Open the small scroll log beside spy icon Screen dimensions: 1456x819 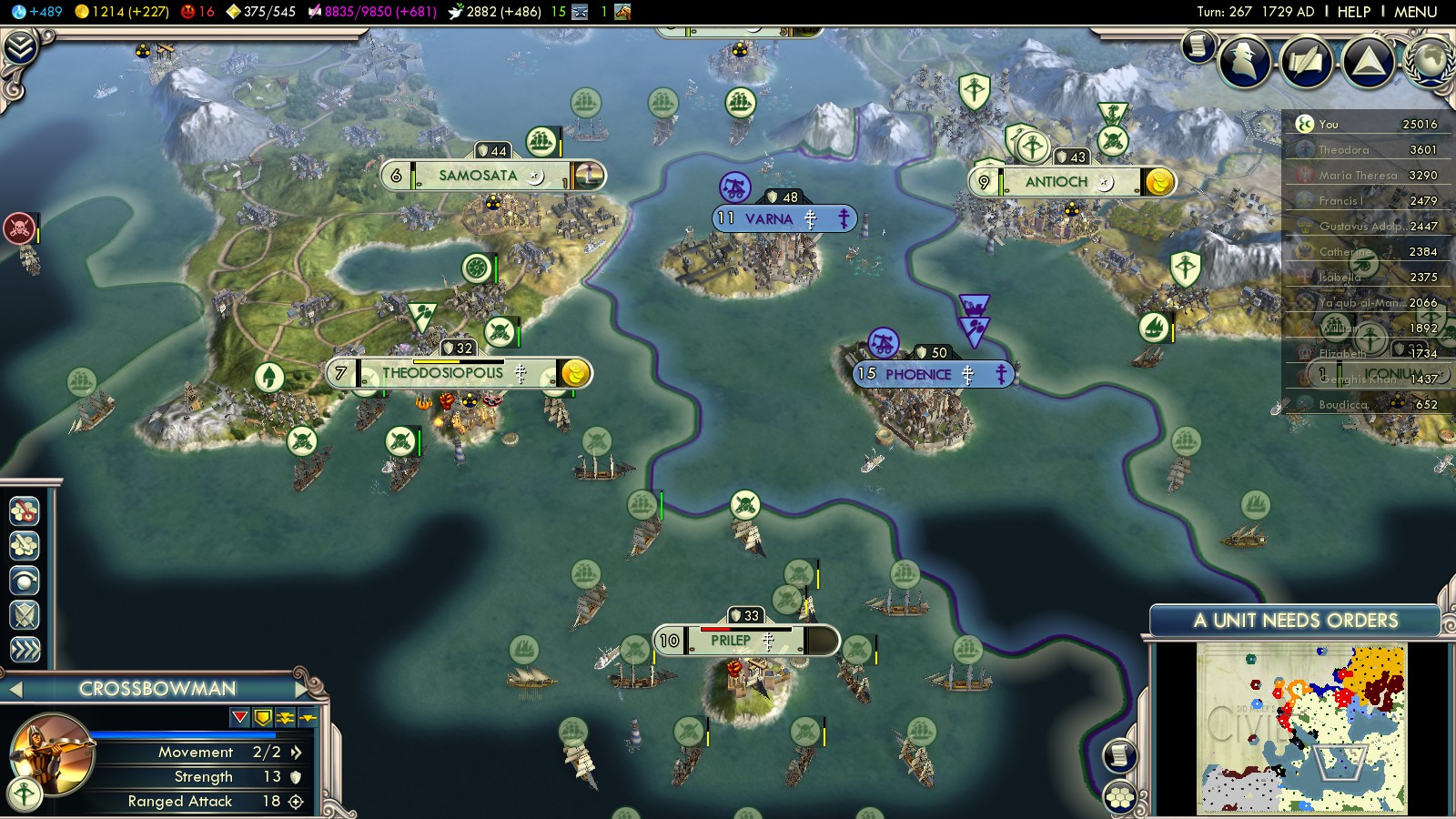coord(1198,45)
